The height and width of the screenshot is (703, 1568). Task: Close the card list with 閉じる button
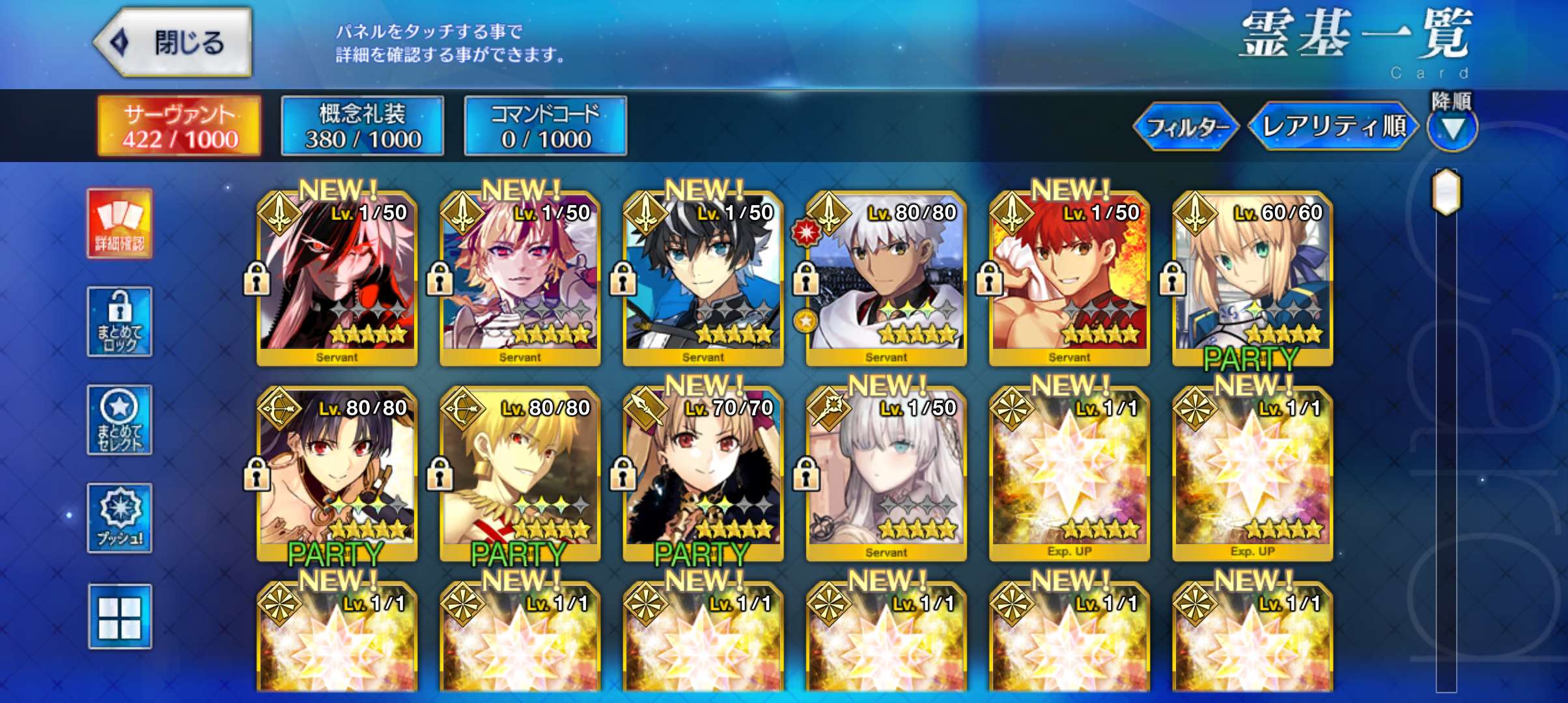[x=173, y=43]
